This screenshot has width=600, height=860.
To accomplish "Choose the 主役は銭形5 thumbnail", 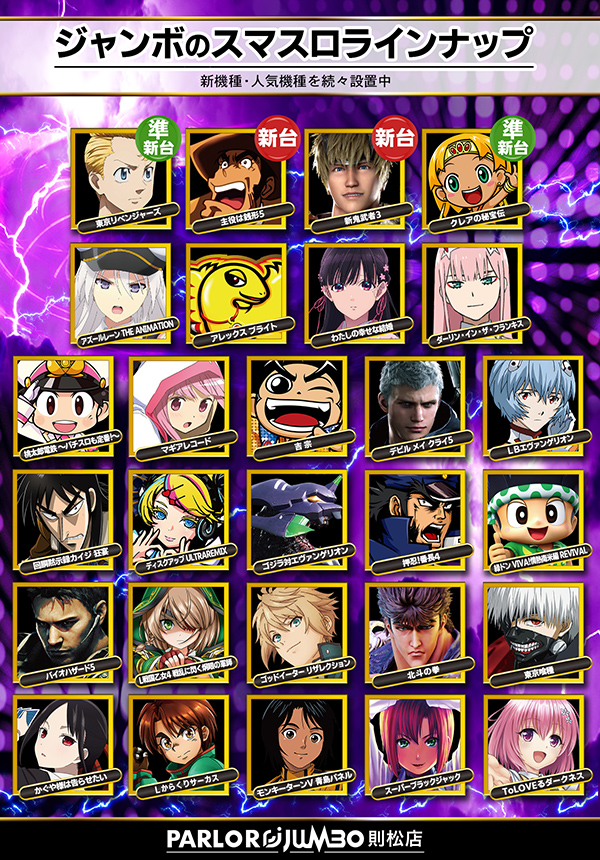I will coord(238,177).
